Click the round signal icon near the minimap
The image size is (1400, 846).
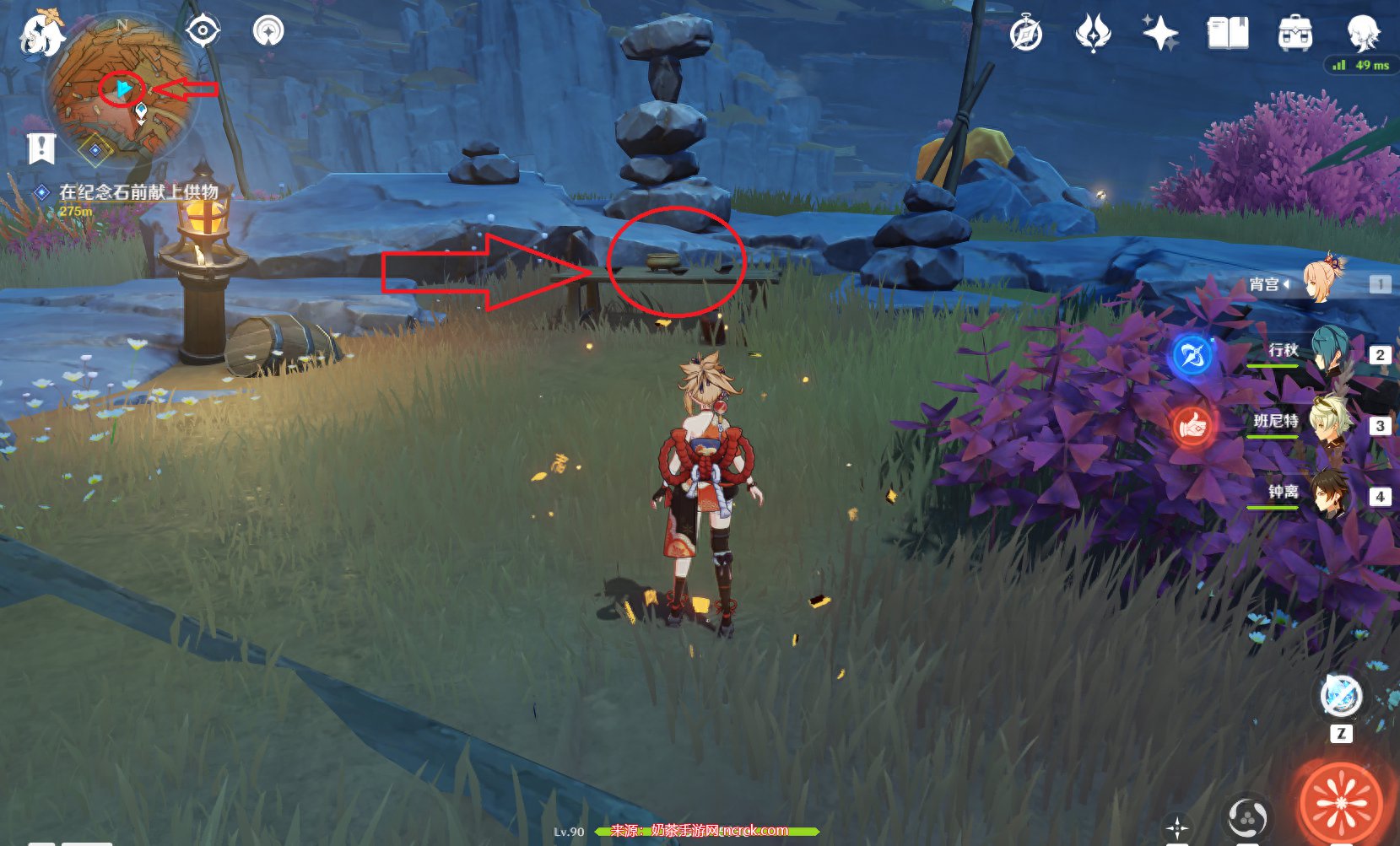[268, 32]
